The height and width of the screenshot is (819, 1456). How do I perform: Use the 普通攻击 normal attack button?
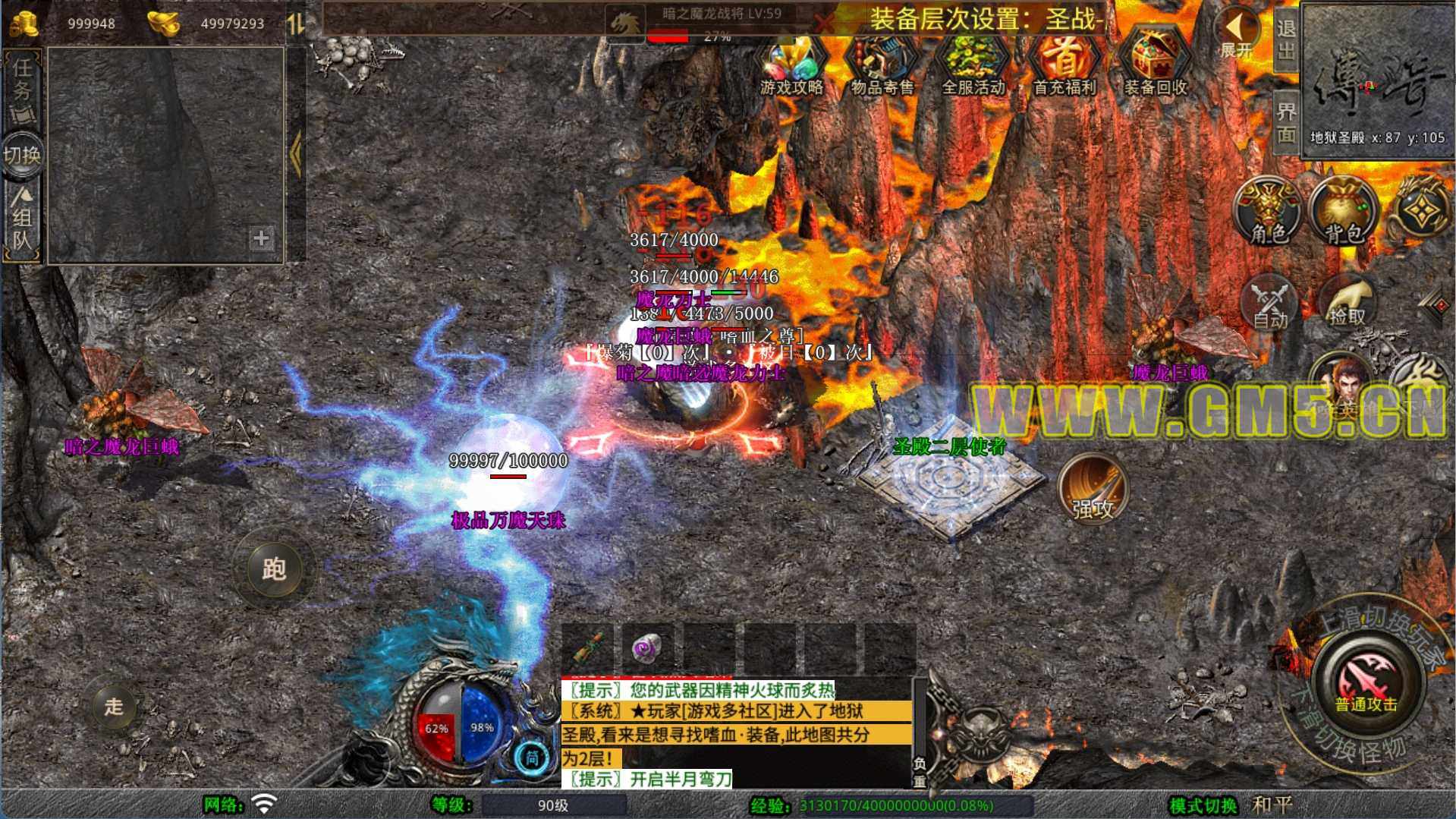(1366, 679)
